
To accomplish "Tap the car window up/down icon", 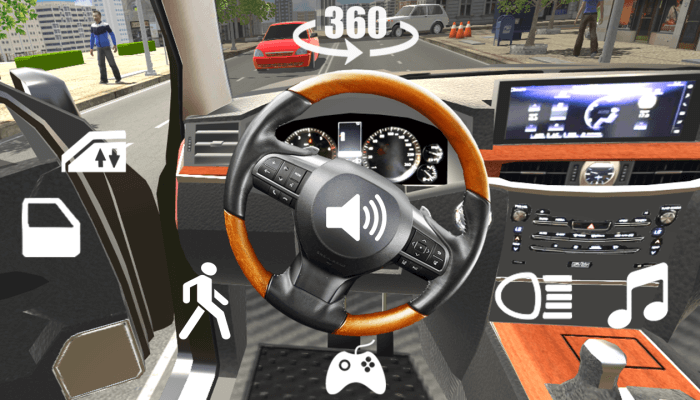I will (x=96, y=152).
